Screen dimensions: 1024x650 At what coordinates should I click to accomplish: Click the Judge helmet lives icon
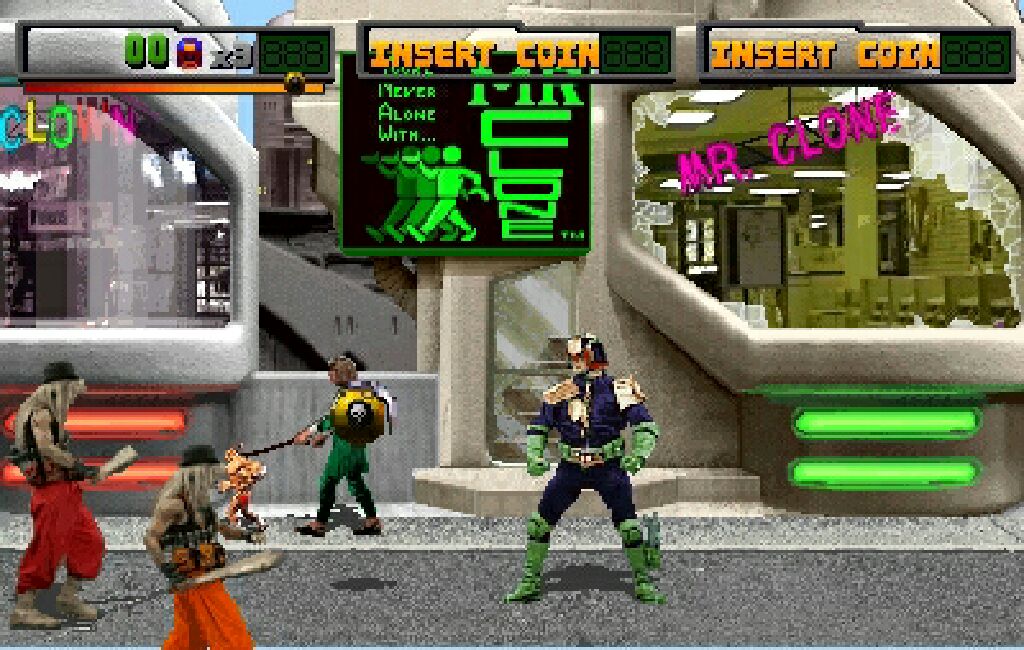point(189,53)
